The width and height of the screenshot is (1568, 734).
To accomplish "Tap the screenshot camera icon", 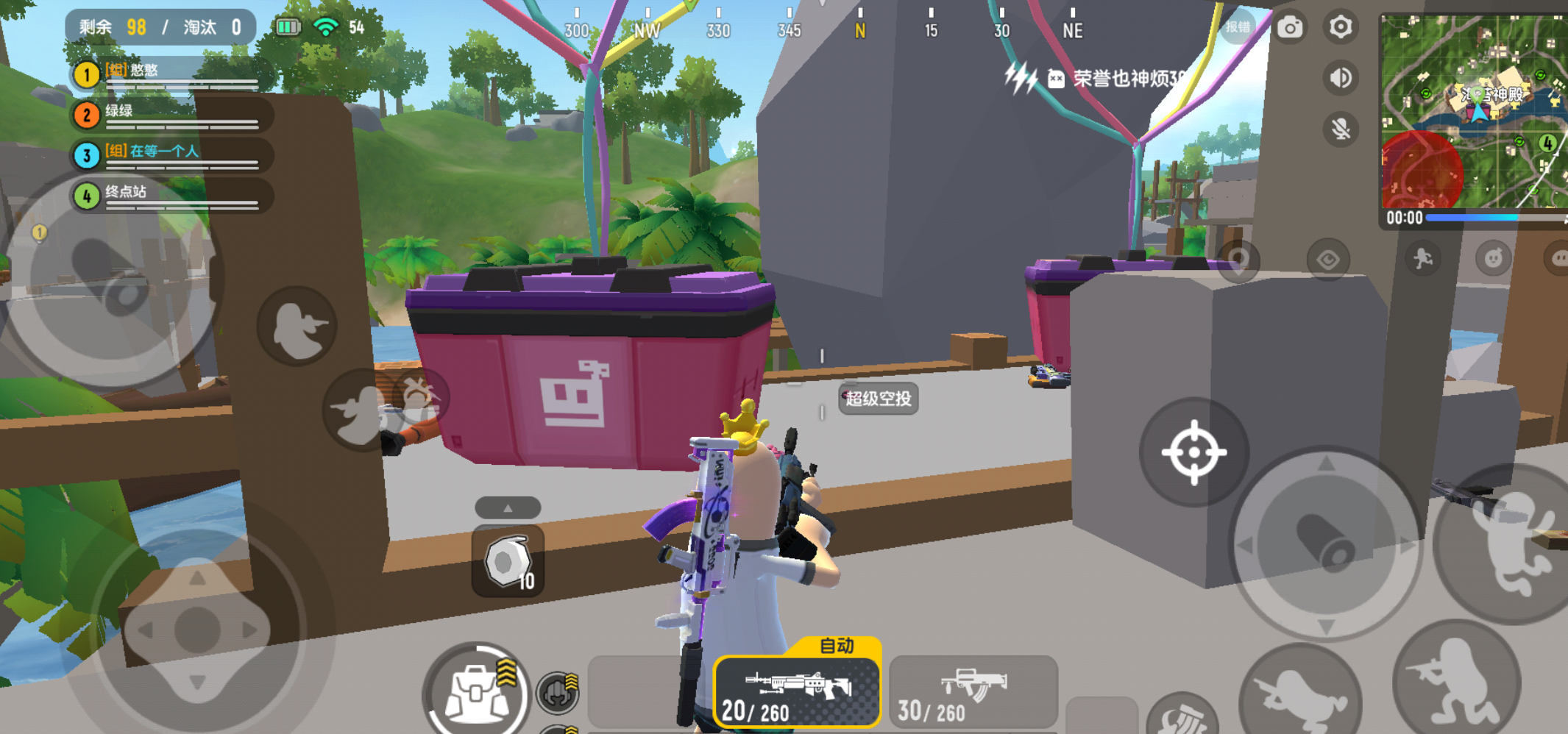I will [1290, 27].
